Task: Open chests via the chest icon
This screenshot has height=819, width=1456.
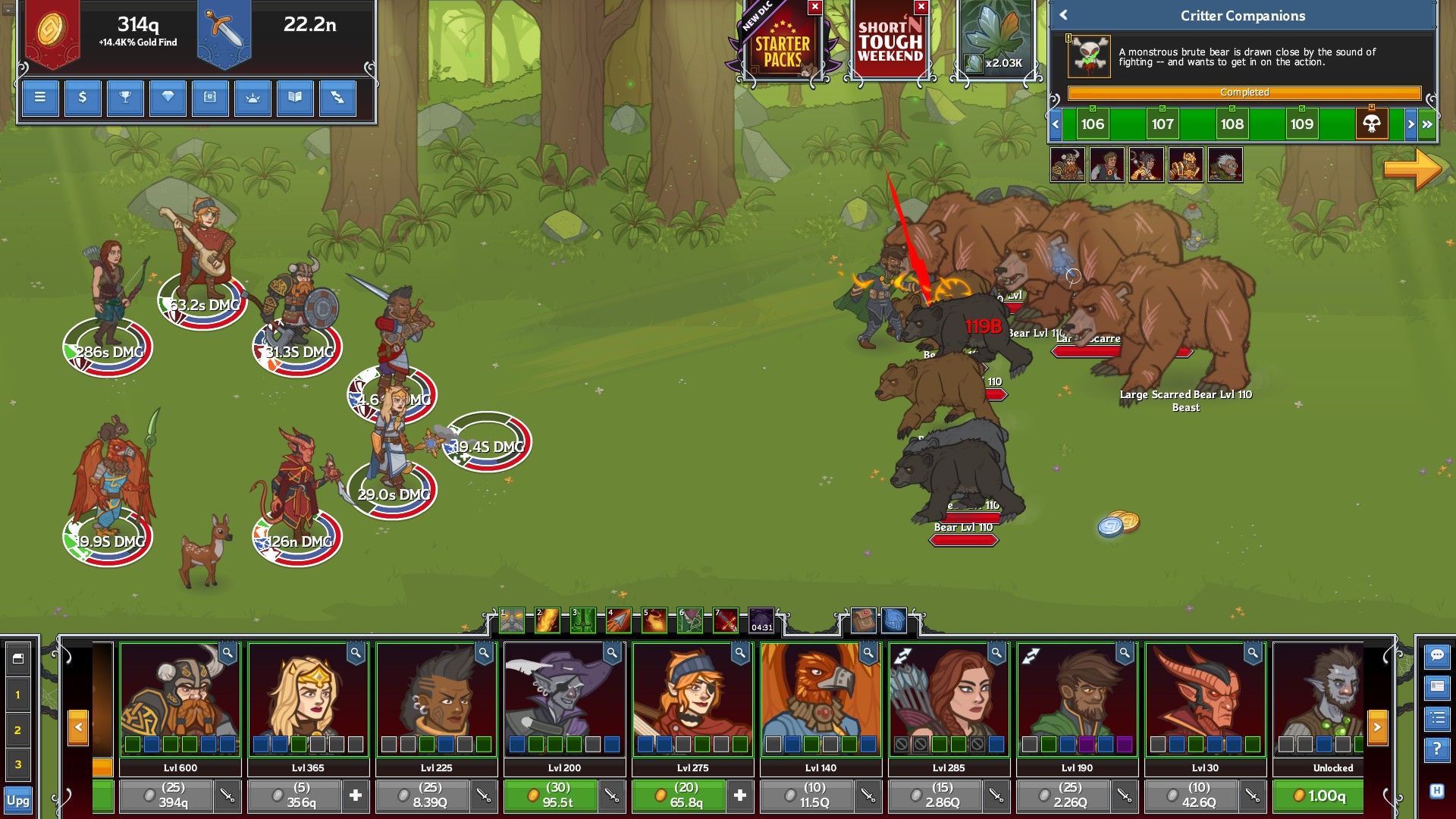Action: coord(211,97)
